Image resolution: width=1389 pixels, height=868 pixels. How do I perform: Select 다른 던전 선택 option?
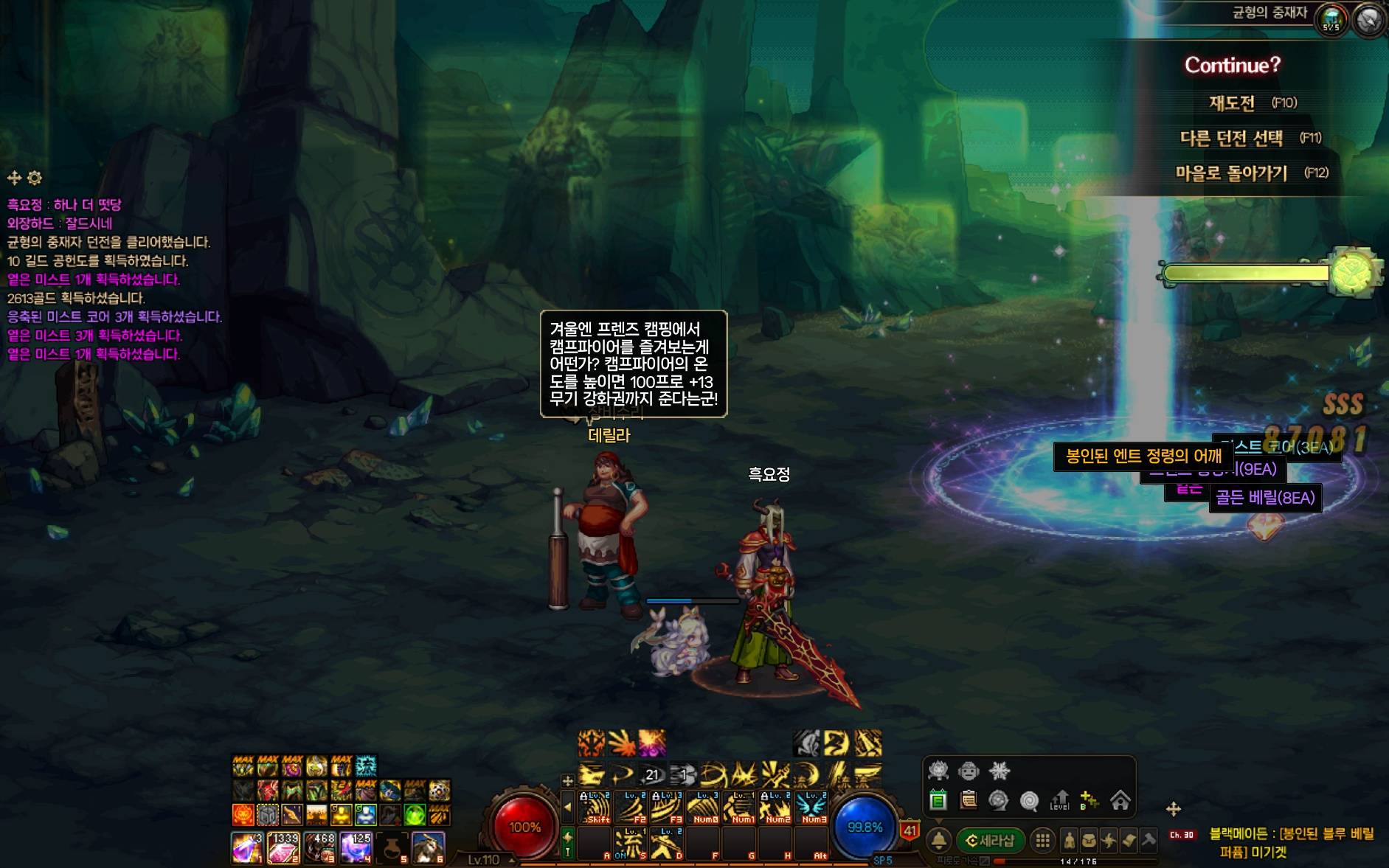coord(1231,138)
